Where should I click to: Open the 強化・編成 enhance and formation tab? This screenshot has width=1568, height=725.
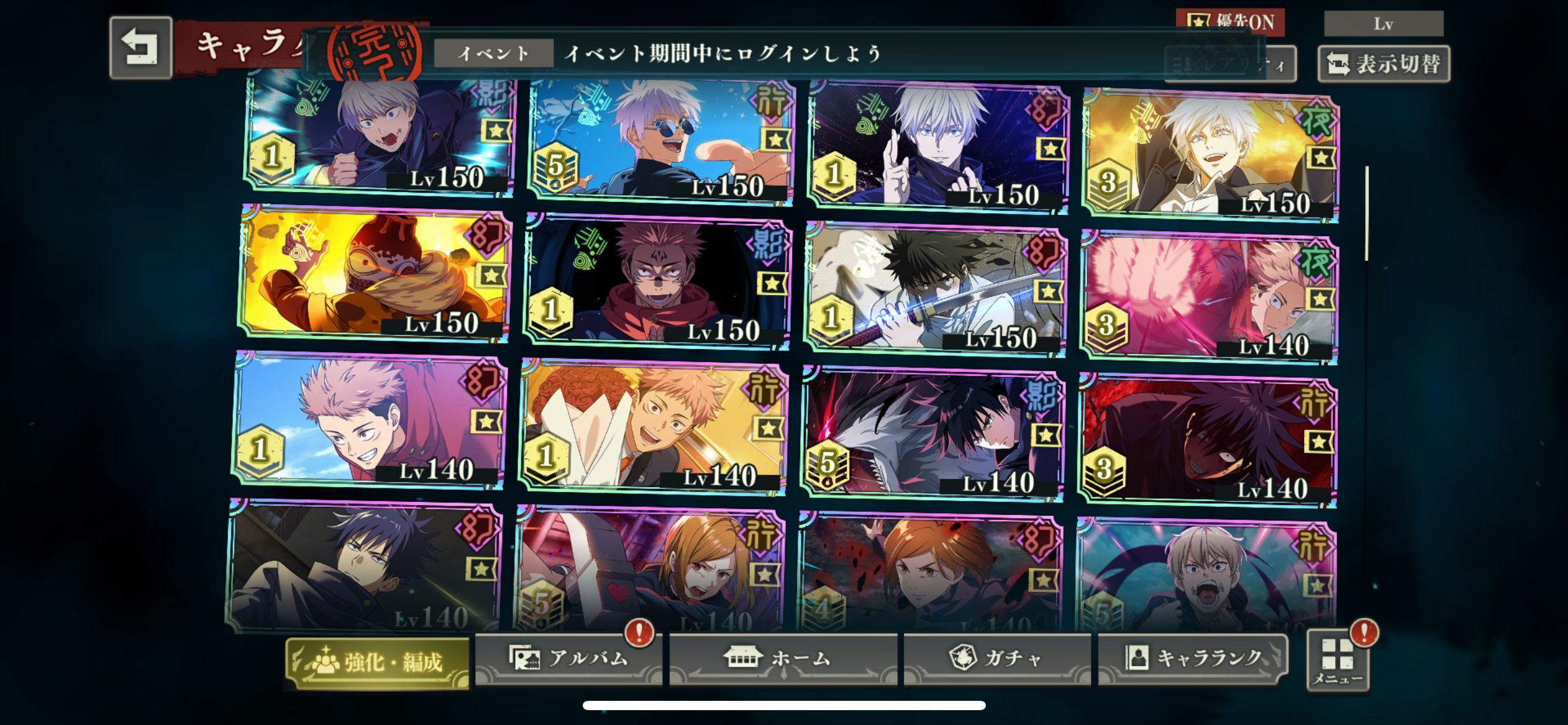pos(377,663)
